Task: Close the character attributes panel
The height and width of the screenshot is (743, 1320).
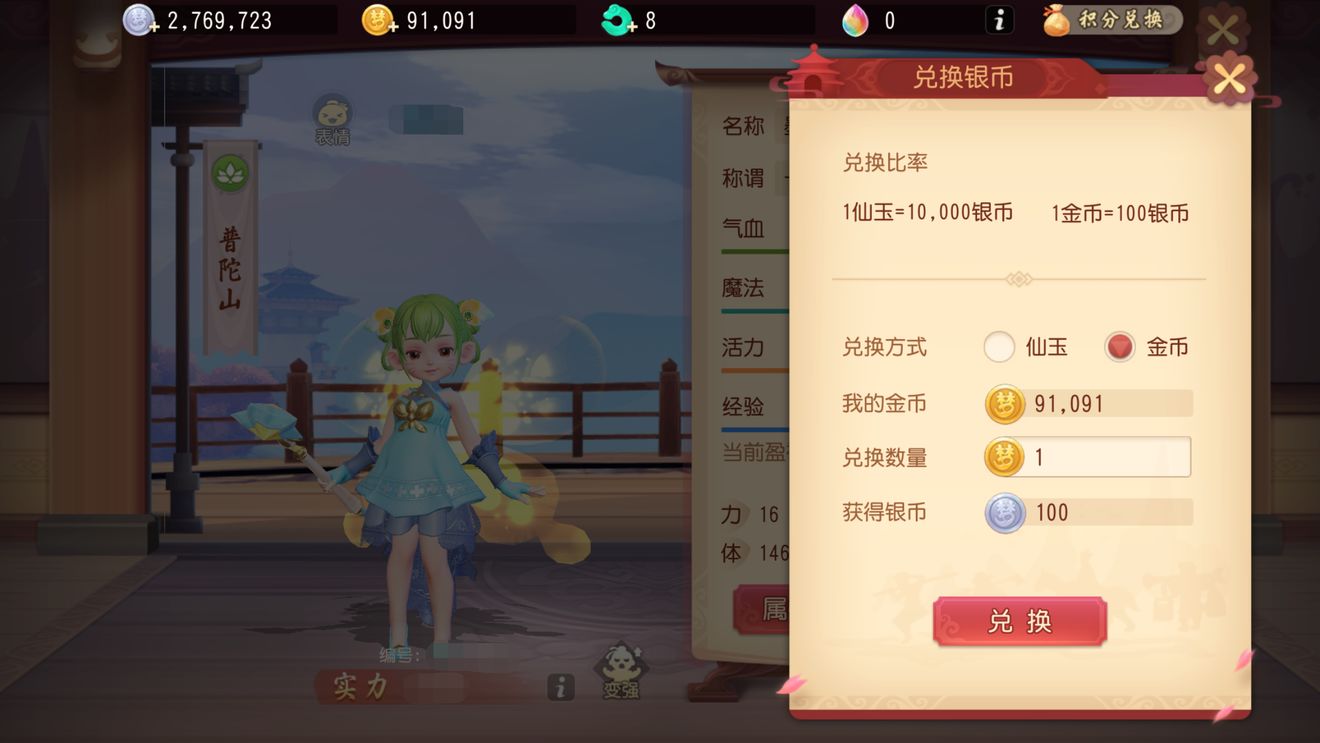Action: [x=1222, y=28]
